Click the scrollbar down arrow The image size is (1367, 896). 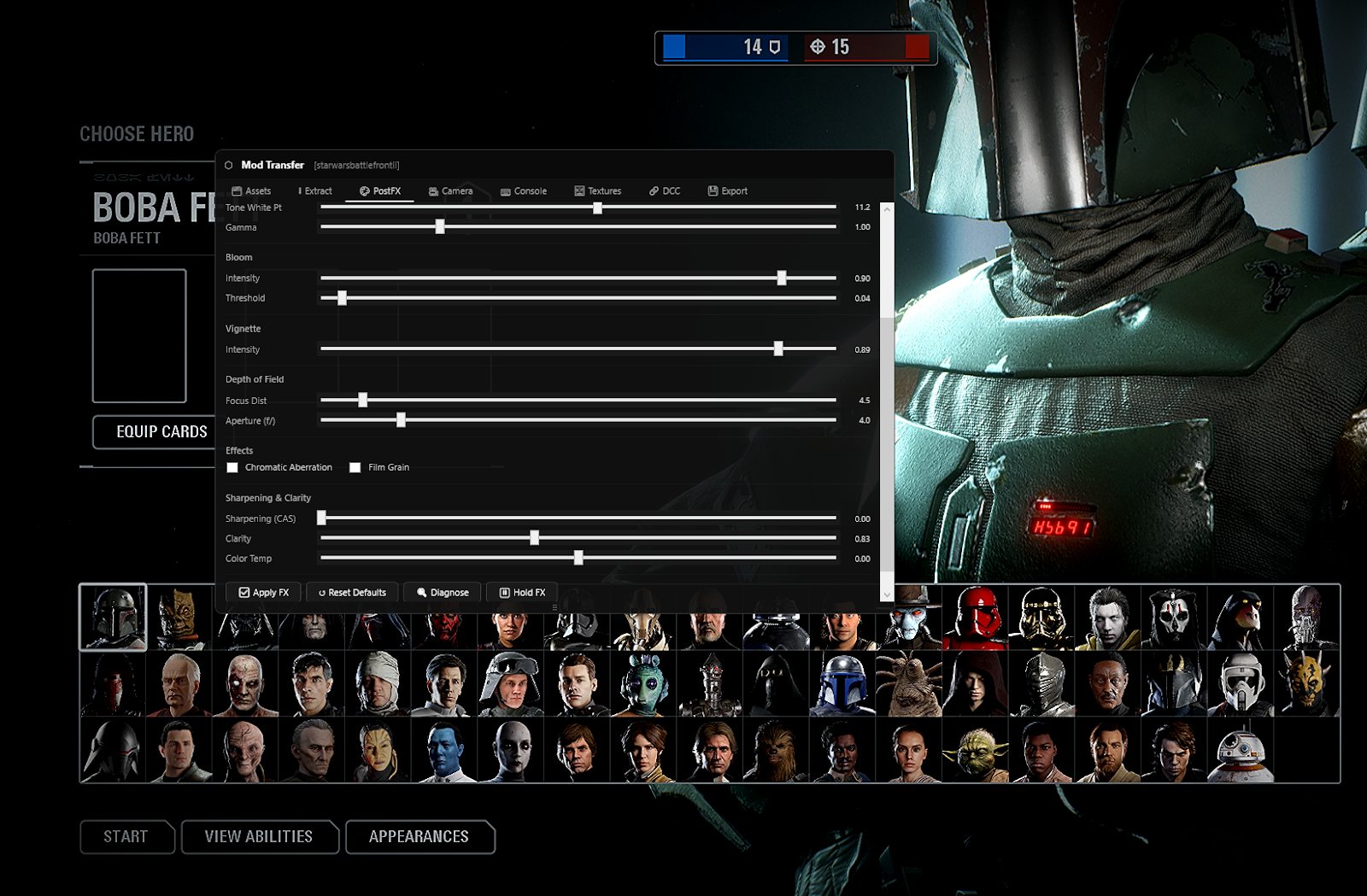coord(887,595)
